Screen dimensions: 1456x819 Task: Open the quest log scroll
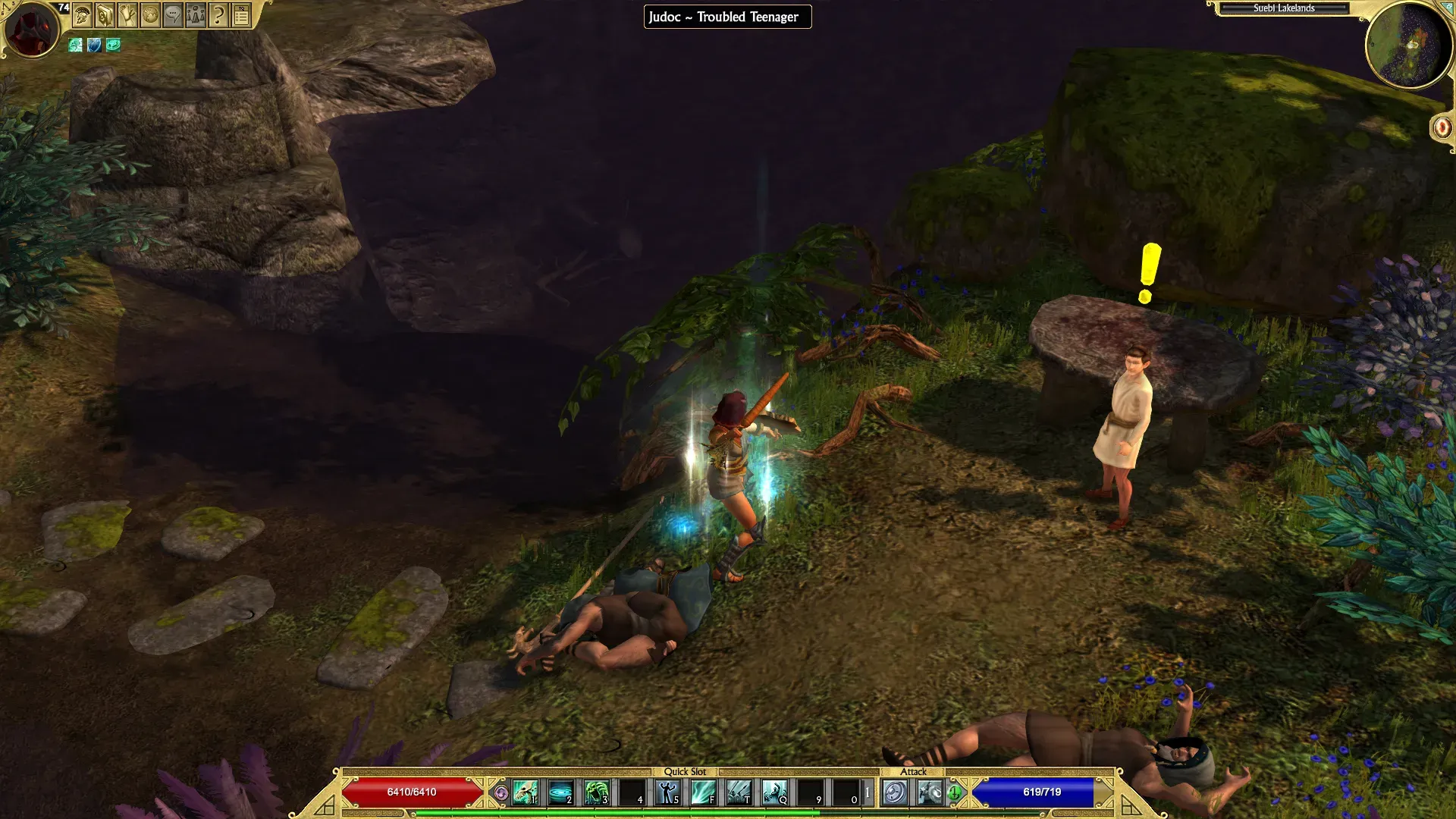coord(127,14)
